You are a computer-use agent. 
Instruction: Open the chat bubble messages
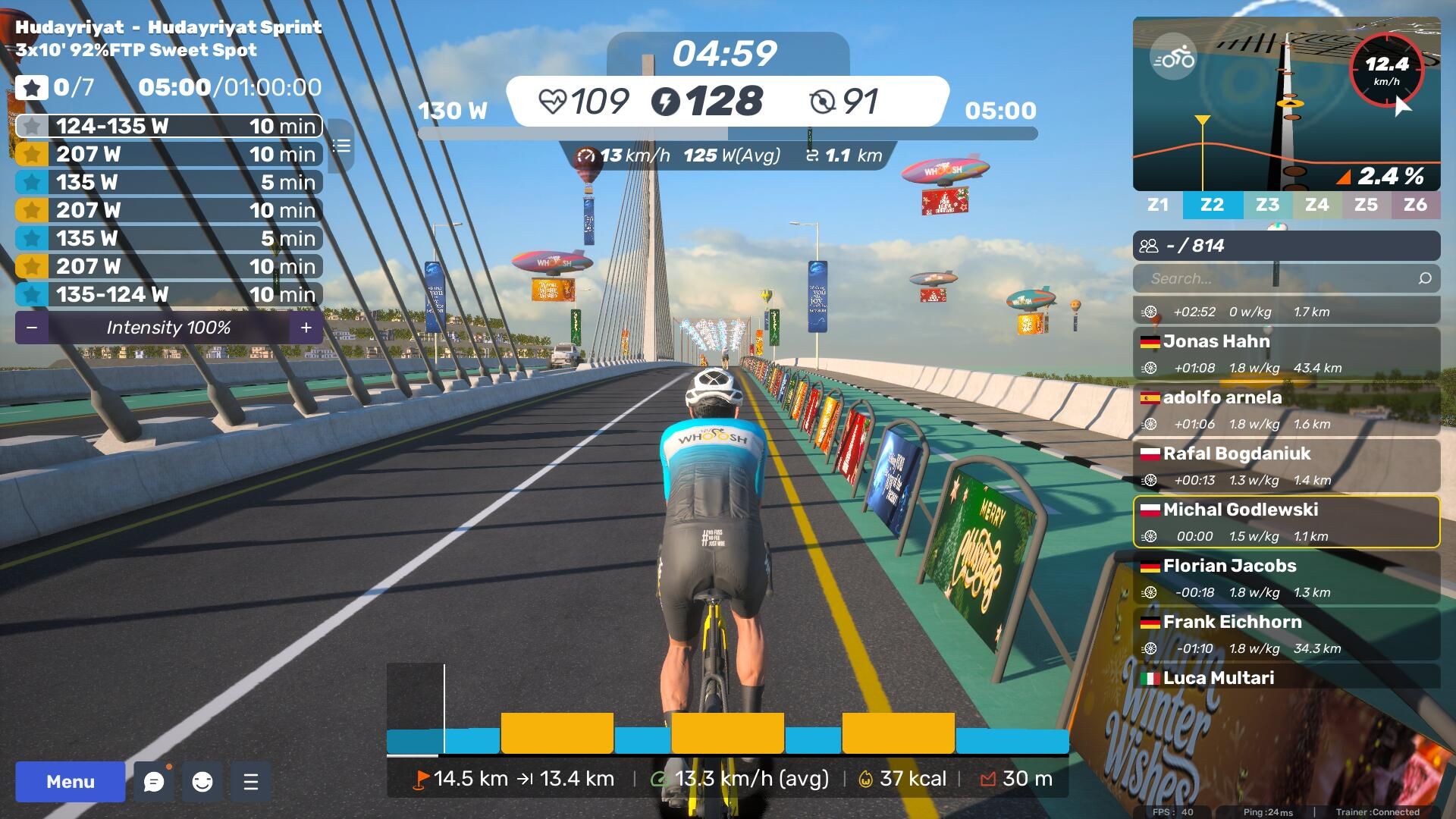[x=153, y=782]
